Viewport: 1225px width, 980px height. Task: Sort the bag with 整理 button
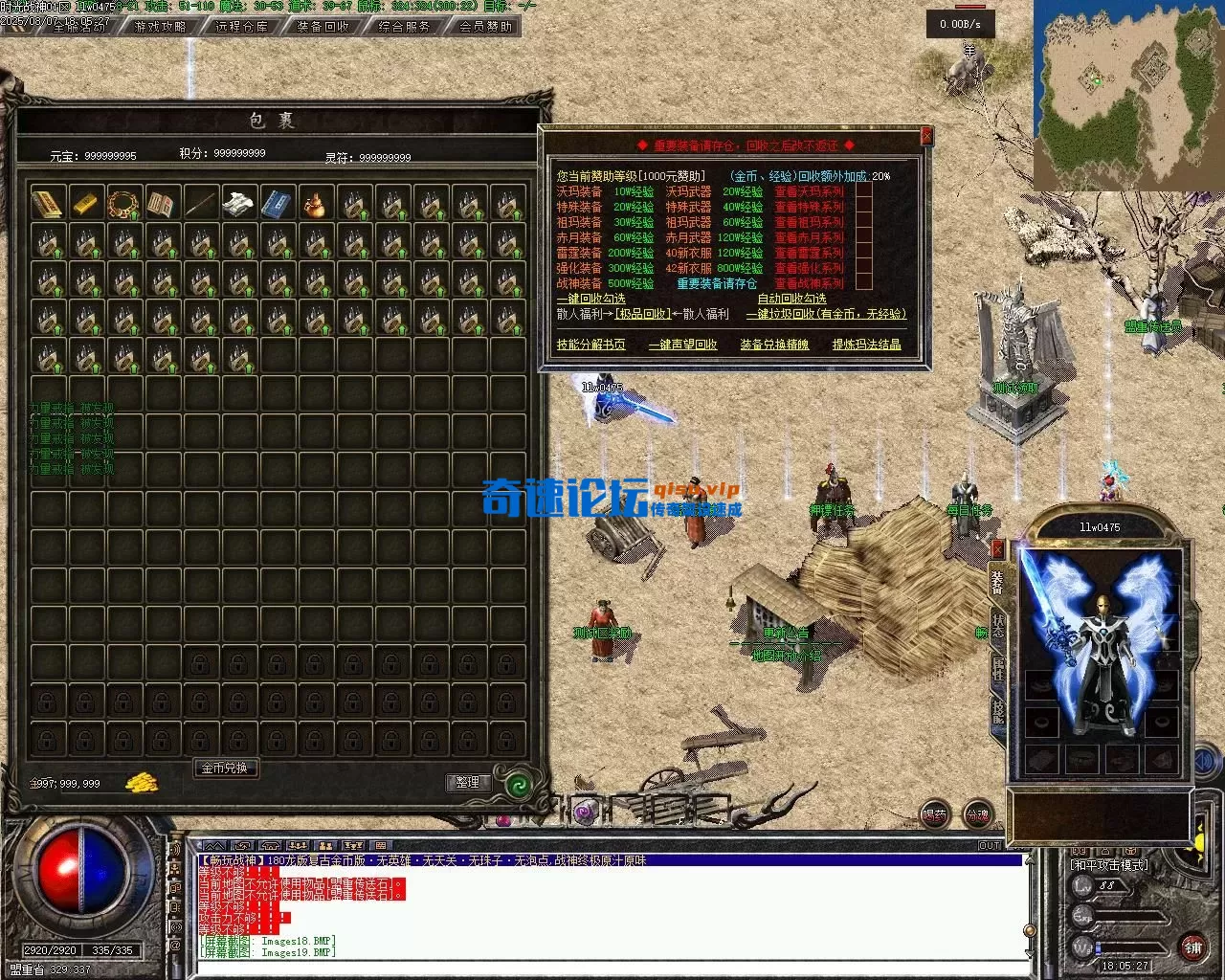pos(468,782)
